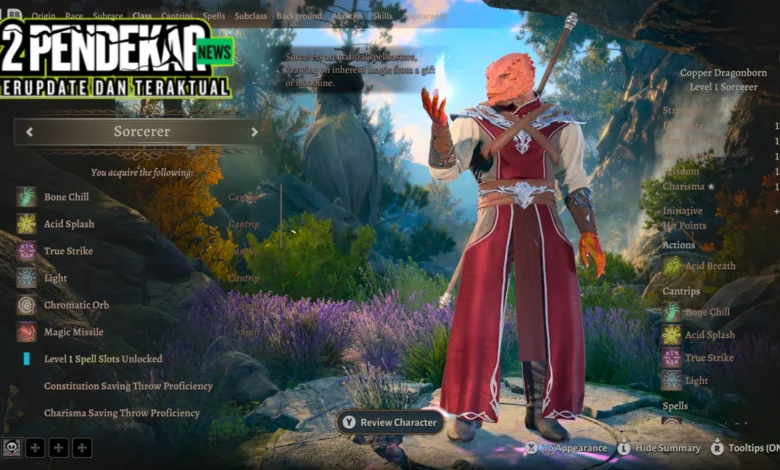The height and width of the screenshot is (470, 780).
Task: Click the Acid Breath action icon
Action: pyautogui.click(x=672, y=265)
